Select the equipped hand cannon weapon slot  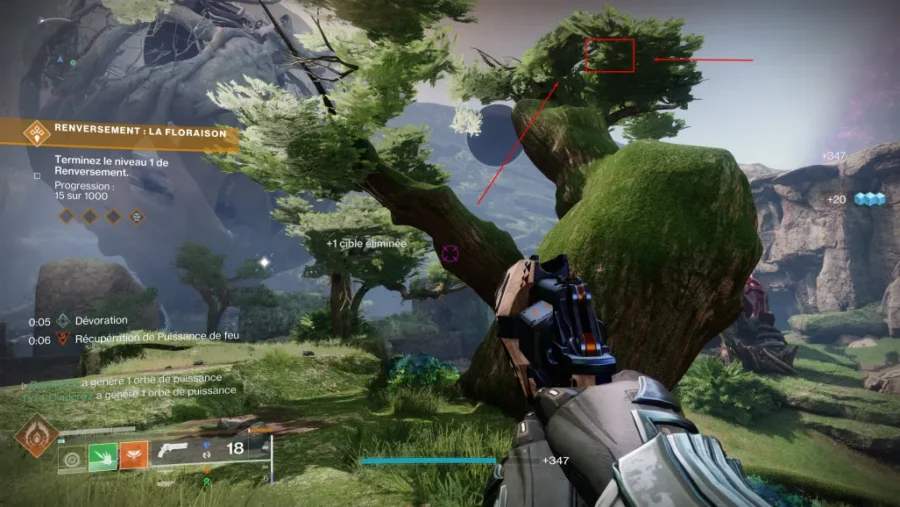point(173,449)
